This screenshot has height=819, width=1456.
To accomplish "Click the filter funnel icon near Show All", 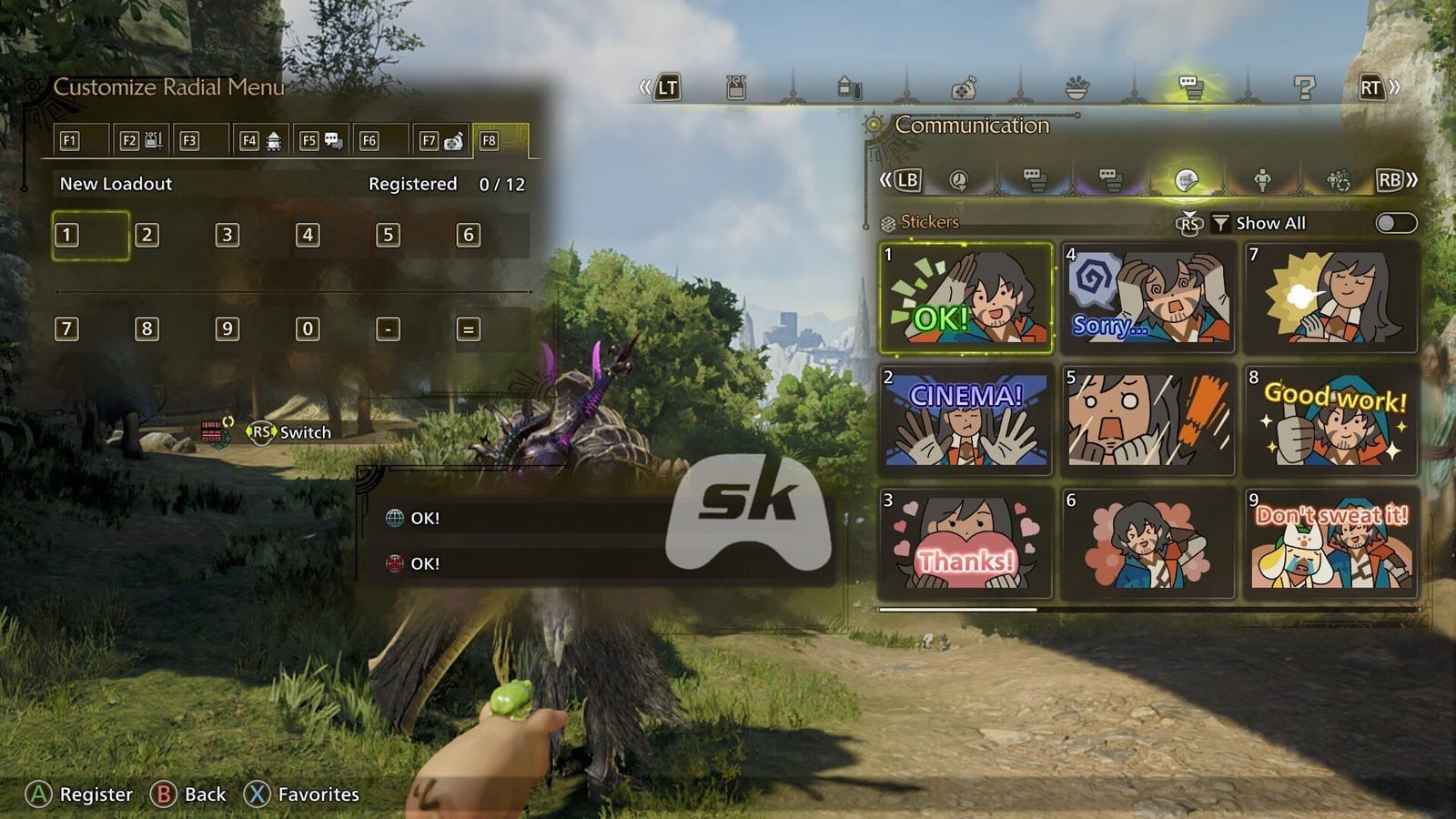I will [x=1222, y=223].
